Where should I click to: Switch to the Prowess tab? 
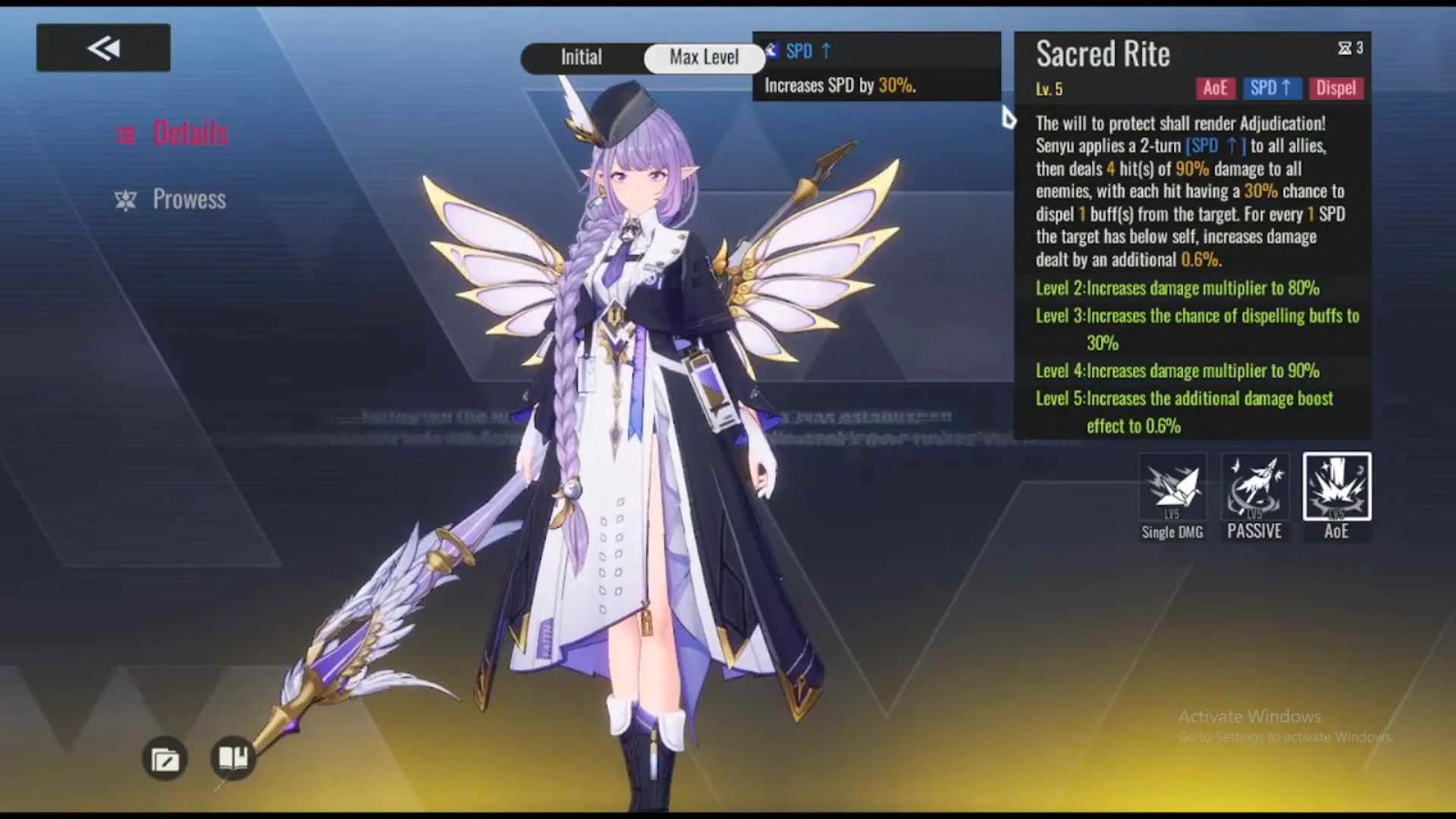tap(190, 199)
